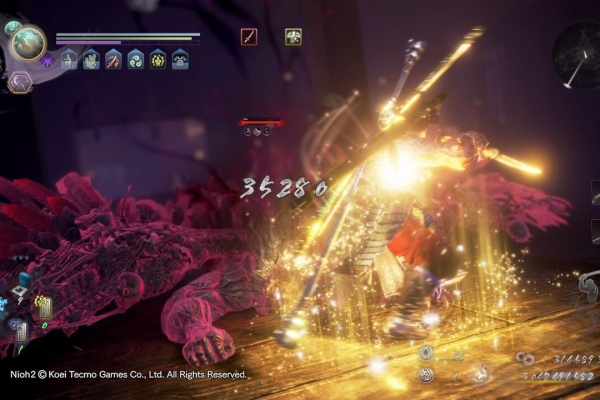Click the yellow armor status icon

(293, 37)
